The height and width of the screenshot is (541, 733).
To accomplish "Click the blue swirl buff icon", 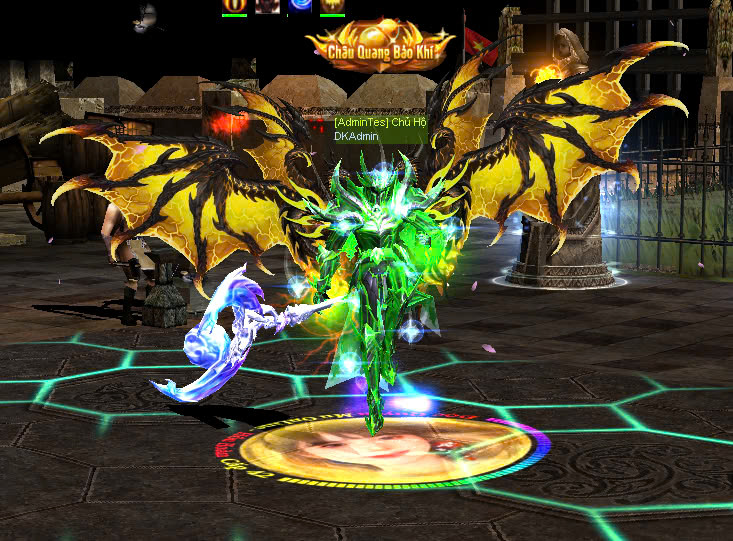I will 300,5.
